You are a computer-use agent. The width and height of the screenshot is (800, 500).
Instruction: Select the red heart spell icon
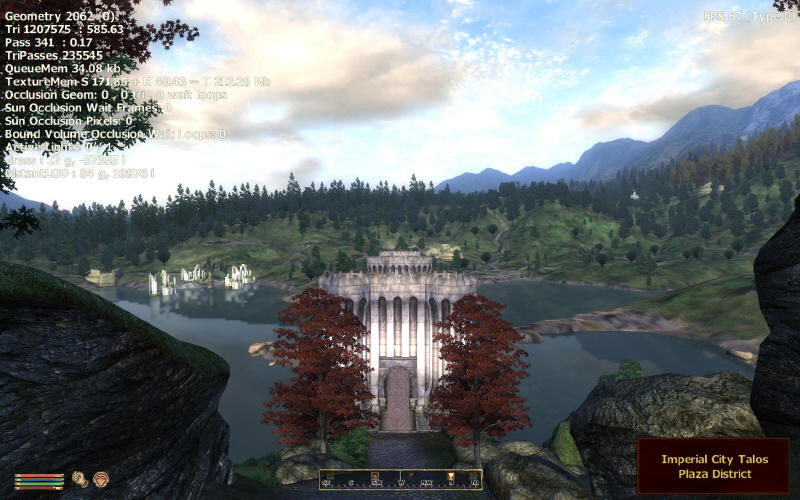(100, 479)
